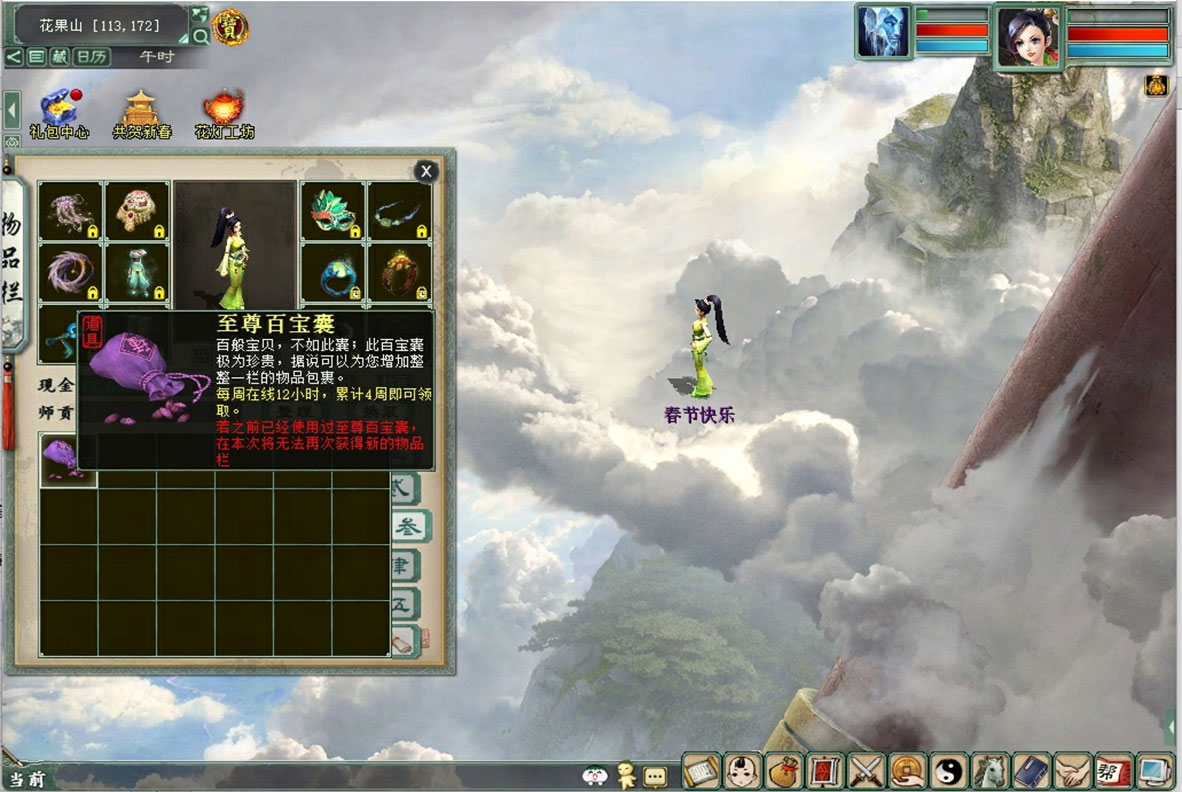Open the 共贺新春 golden pavilion event
This screenshot has width=1182, height=792.
click(142, 109)
